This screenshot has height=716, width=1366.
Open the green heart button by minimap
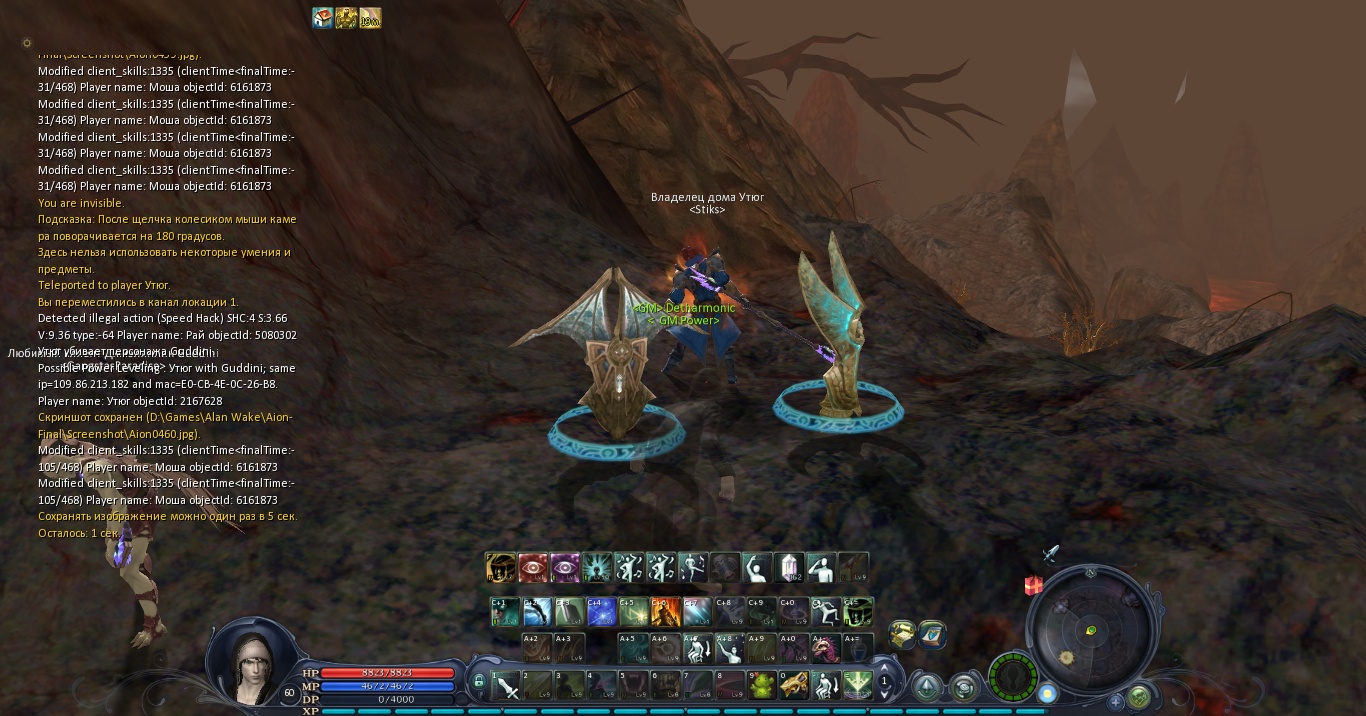1139,697
